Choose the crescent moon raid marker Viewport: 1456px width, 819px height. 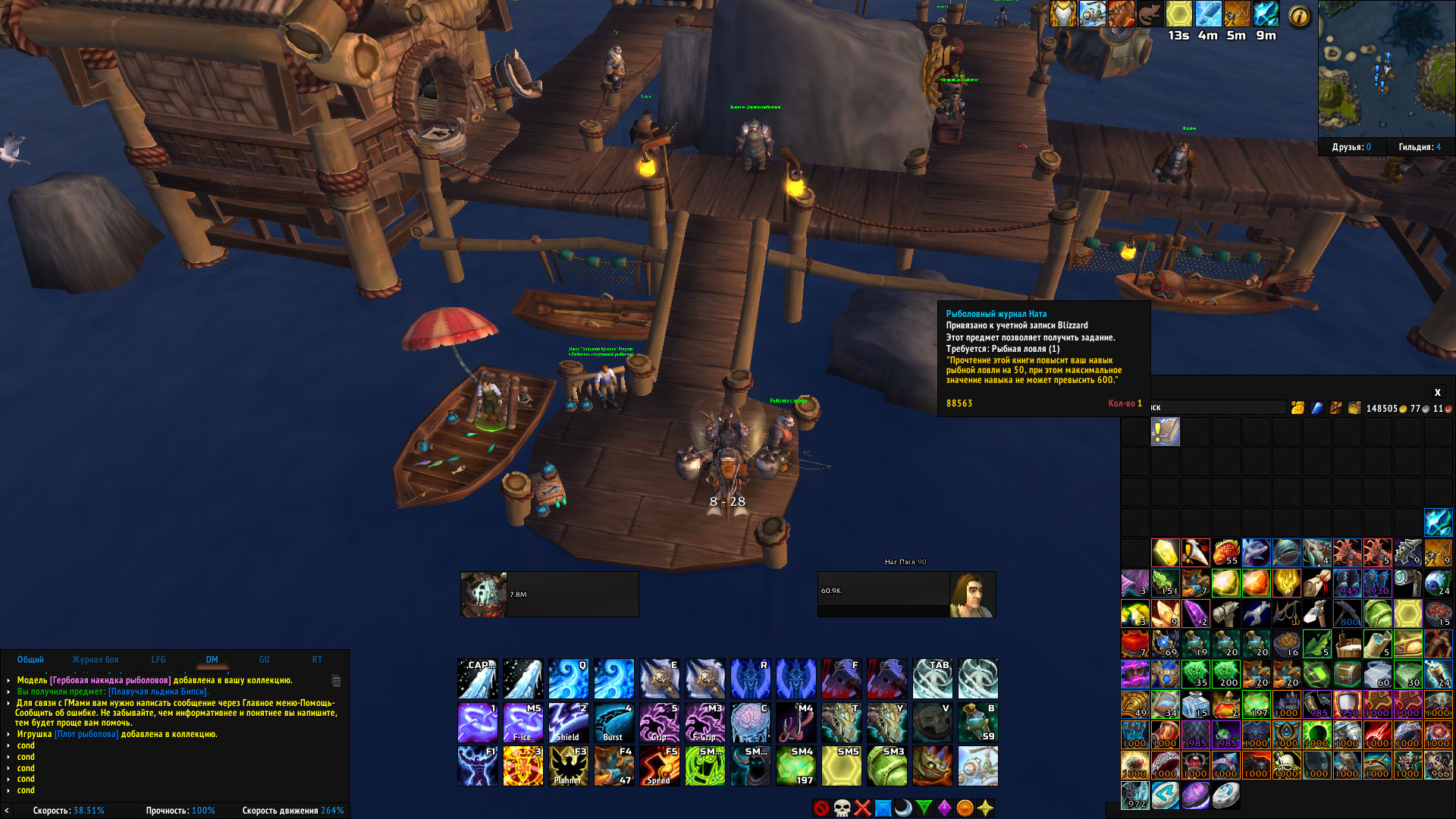pyautogui.click(x=903, y=808)
